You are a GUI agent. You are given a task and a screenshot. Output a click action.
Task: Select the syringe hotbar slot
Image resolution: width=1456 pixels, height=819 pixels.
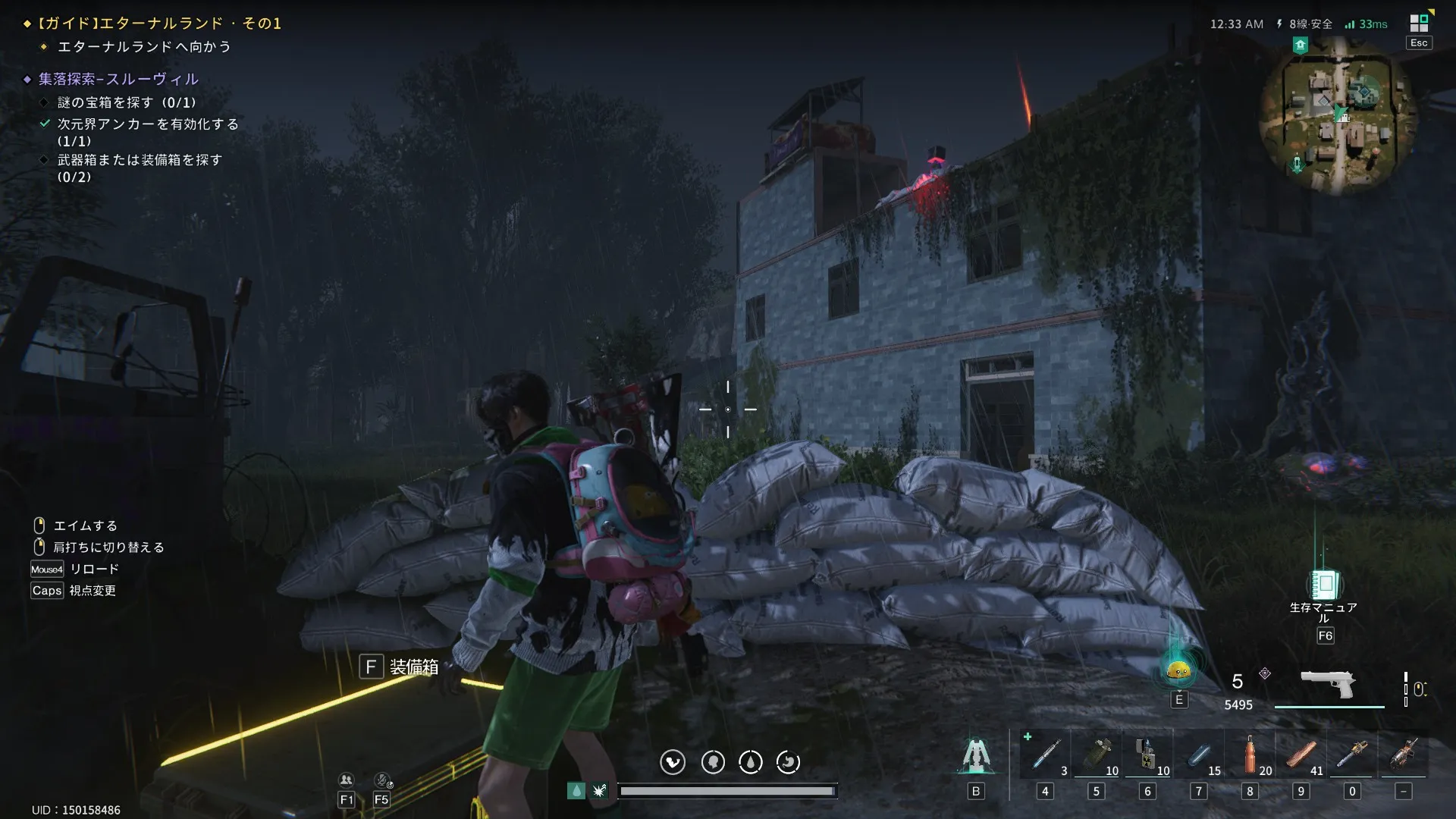(1045, 755)
